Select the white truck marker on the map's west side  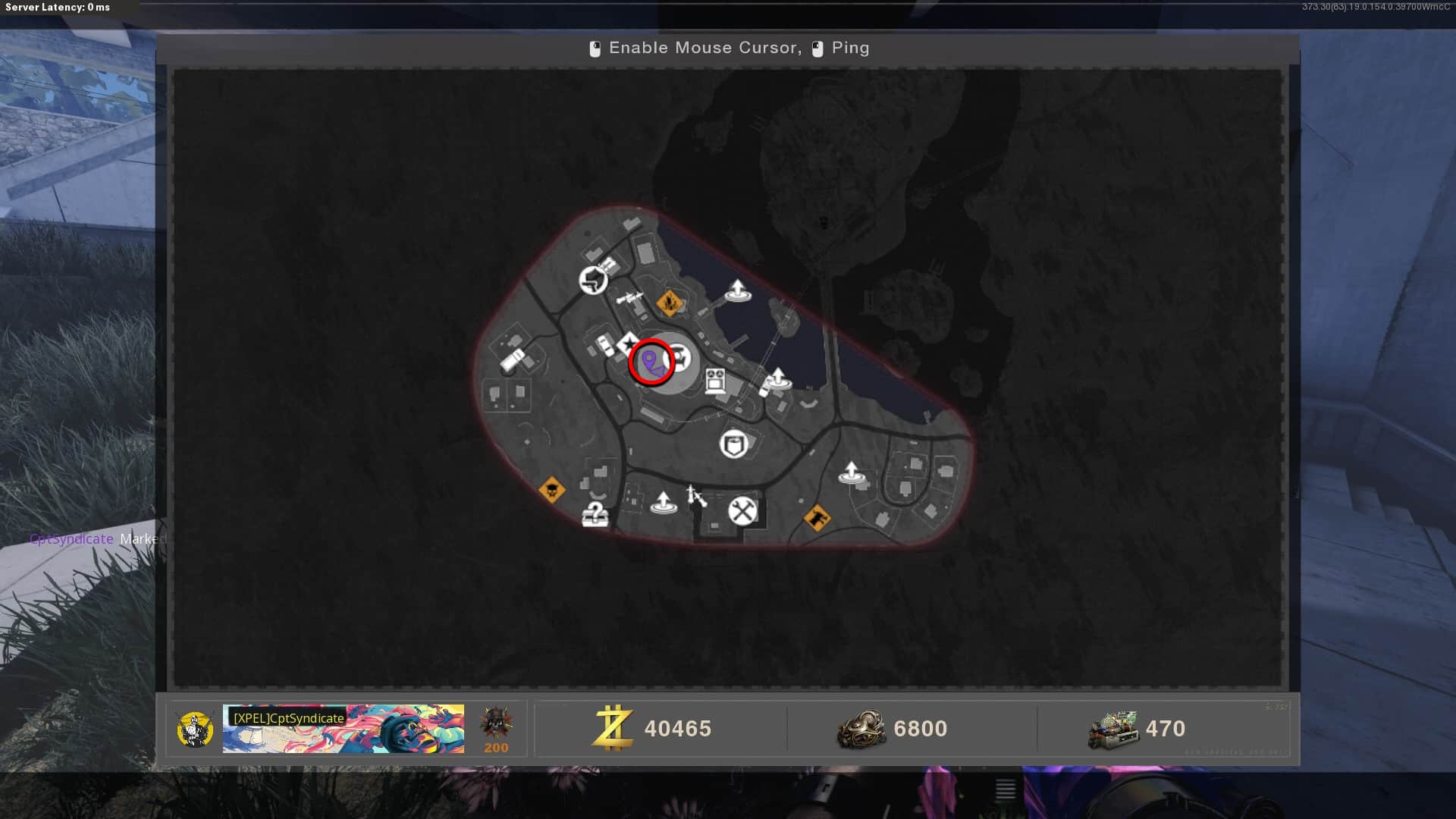point(512,359)
